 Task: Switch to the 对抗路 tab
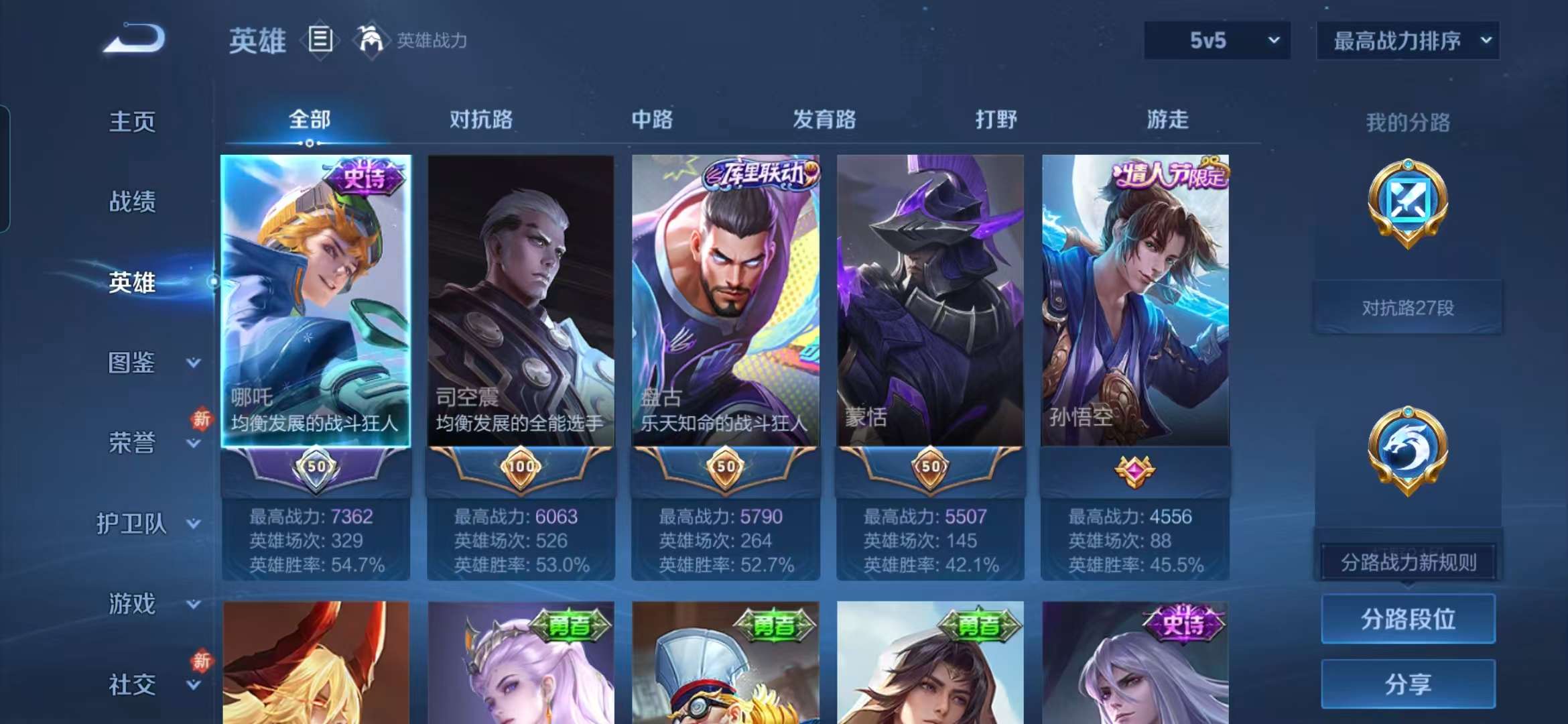[x=482, y=121]
